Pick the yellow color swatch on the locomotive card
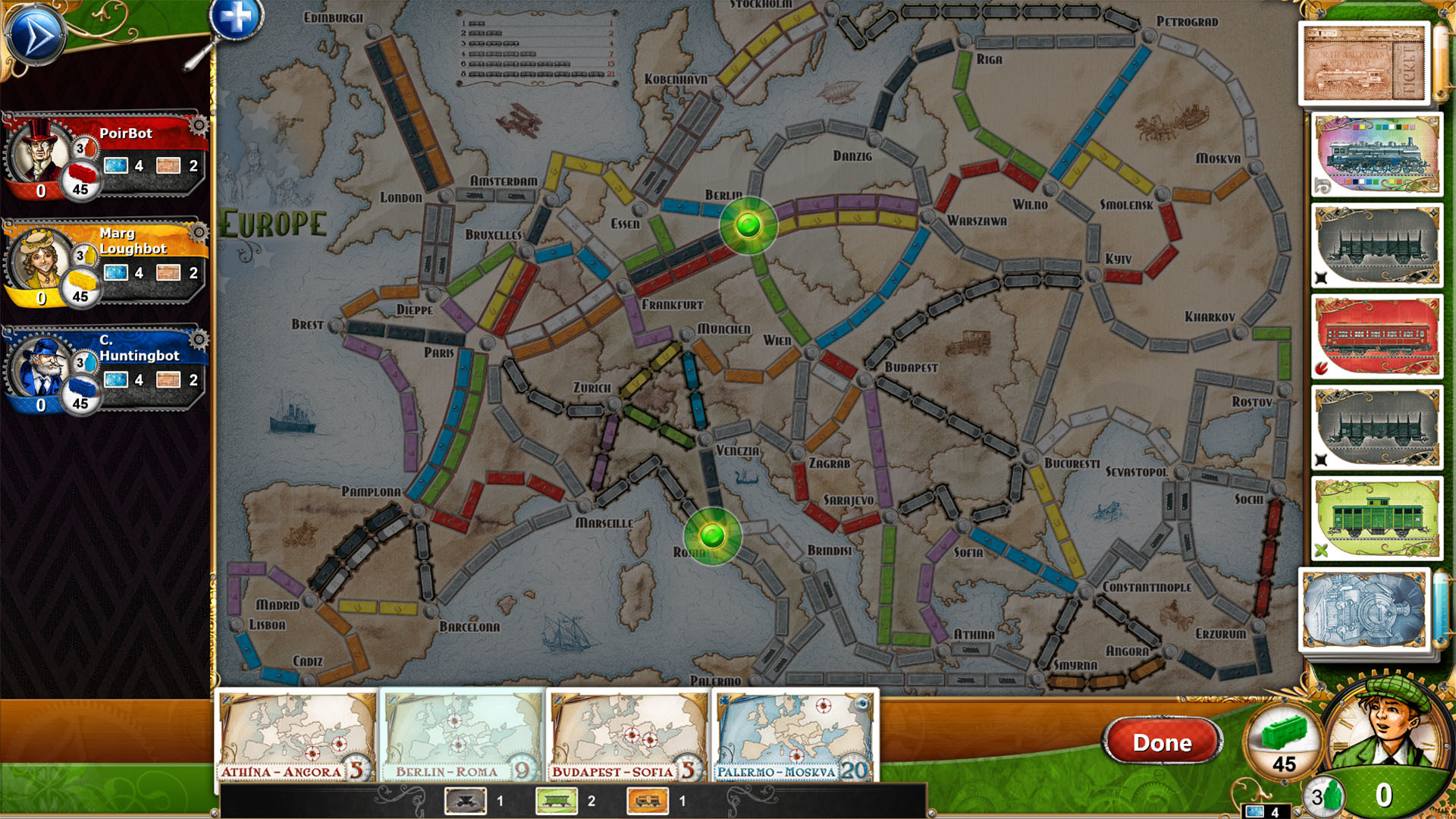 pyautogui.click(x=1363, y=127)
